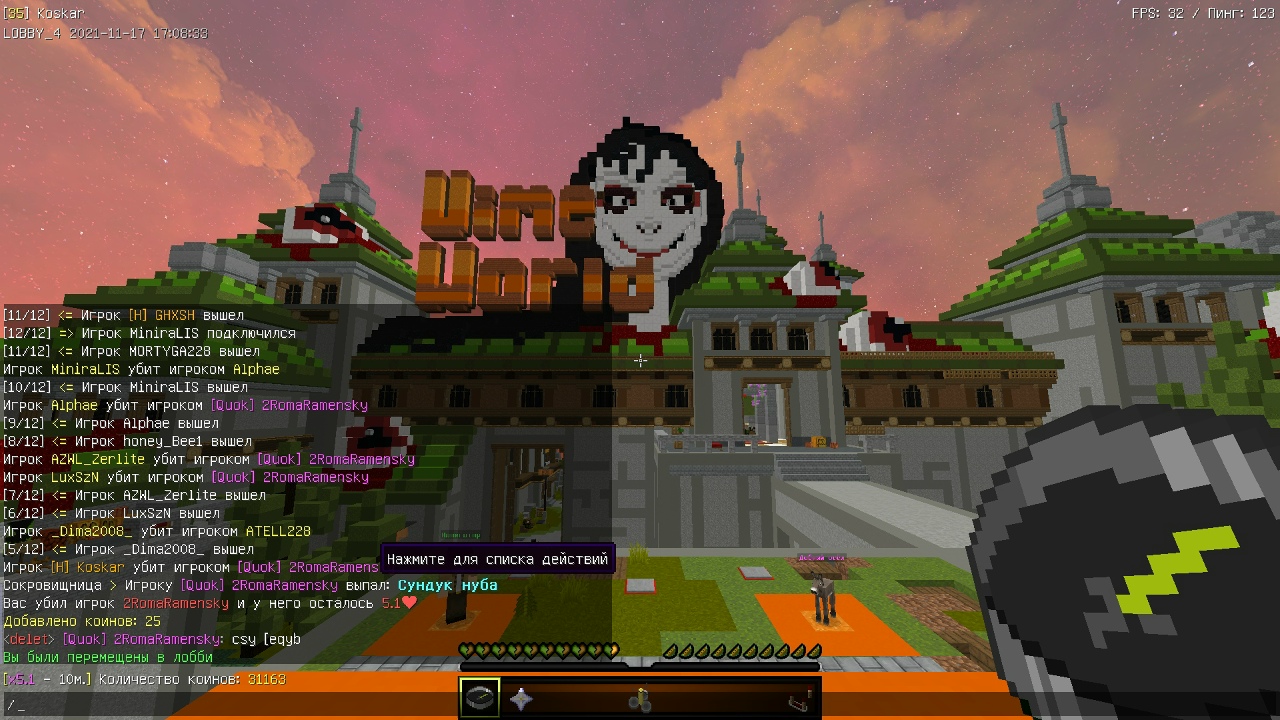
Task: Open actions for 2RomaRamensky's "csy [eqyb" chat message
Action: click(265, 639)
